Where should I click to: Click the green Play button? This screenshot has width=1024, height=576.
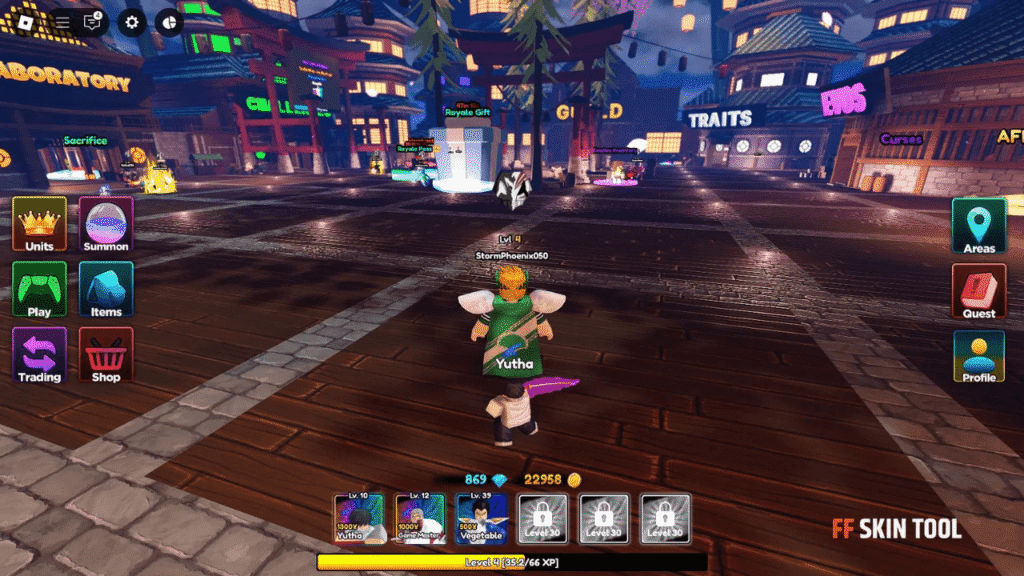40,289
